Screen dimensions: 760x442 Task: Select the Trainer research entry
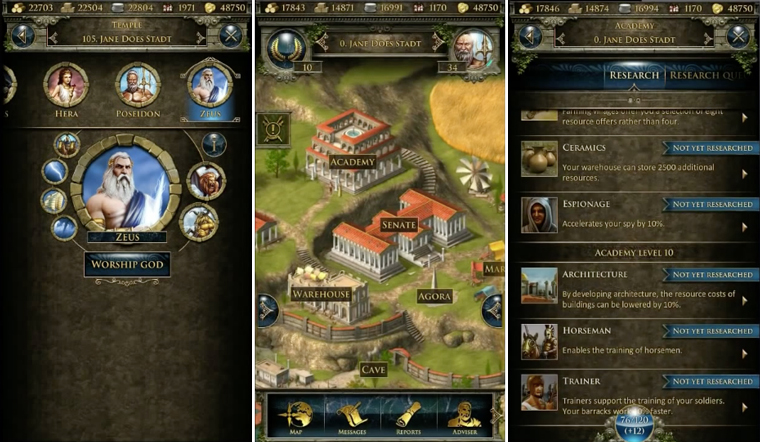[637, 392]
